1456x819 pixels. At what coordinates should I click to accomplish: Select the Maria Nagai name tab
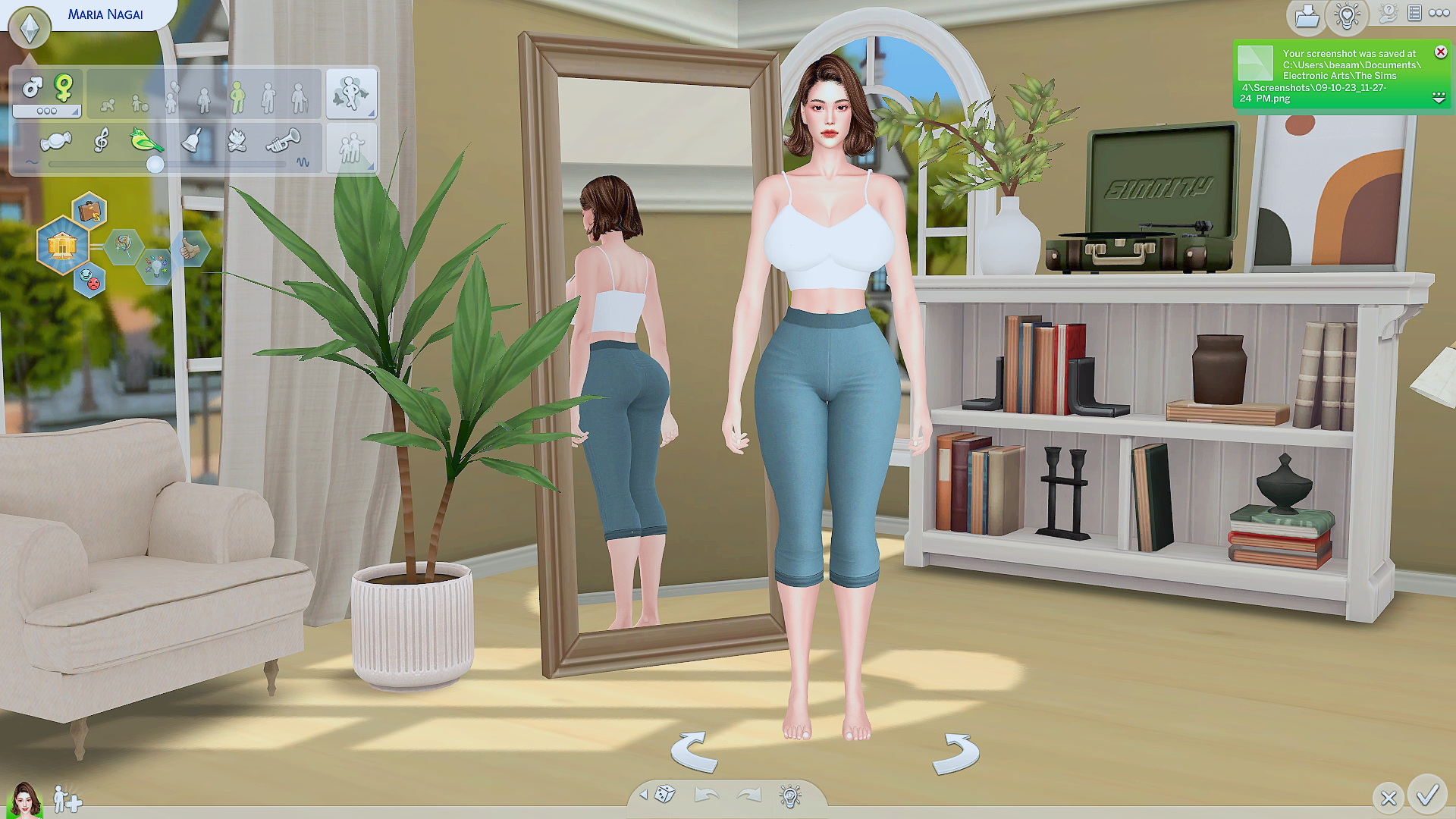[x=106, y=13]
